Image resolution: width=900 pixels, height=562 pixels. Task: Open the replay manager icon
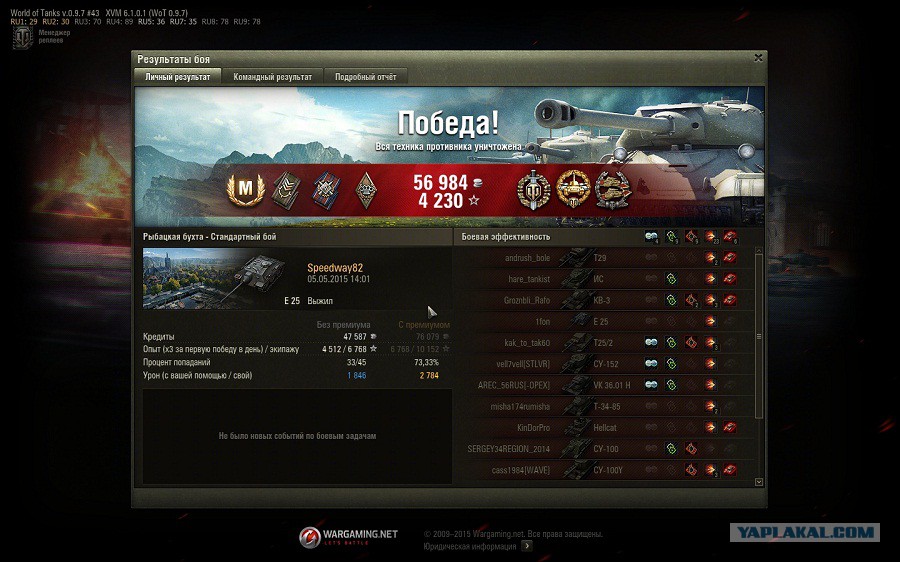(x=22, y=38)
